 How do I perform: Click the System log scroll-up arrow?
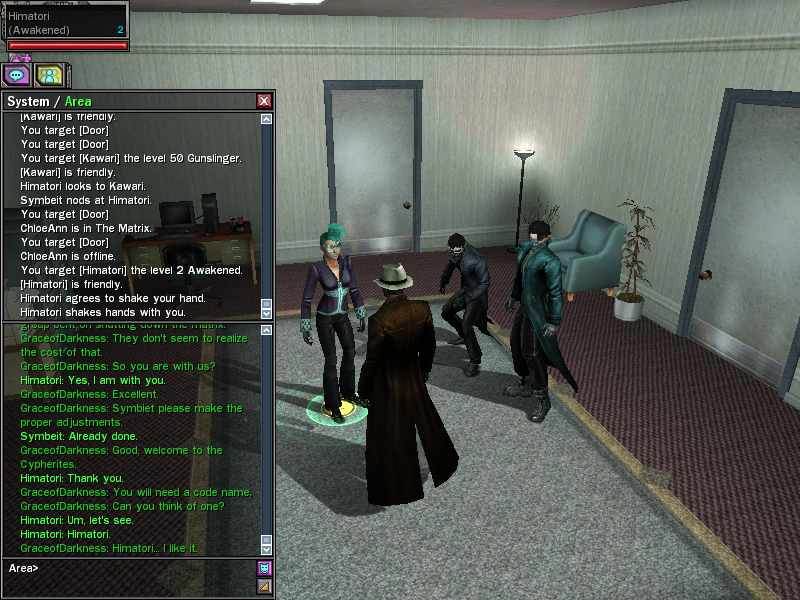point(266,119)
